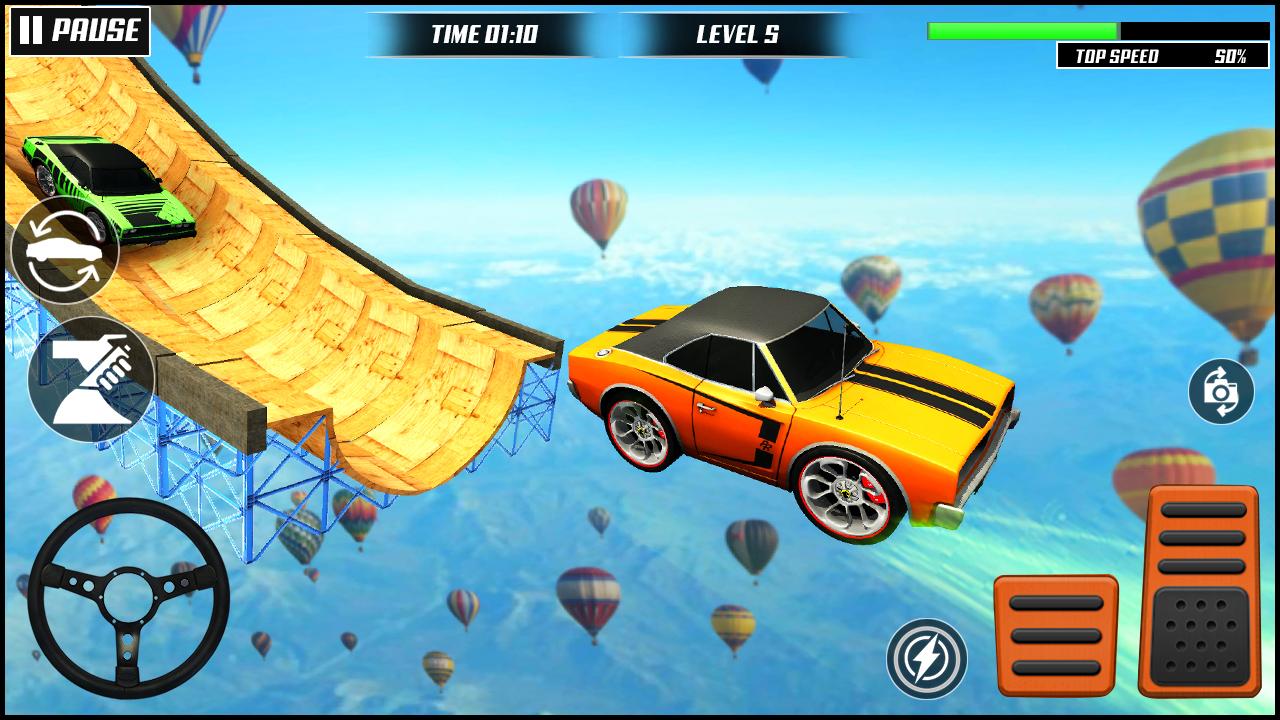1280x720 pixels.
Task: Change the camera view
Action: [x=1221, y=391]
